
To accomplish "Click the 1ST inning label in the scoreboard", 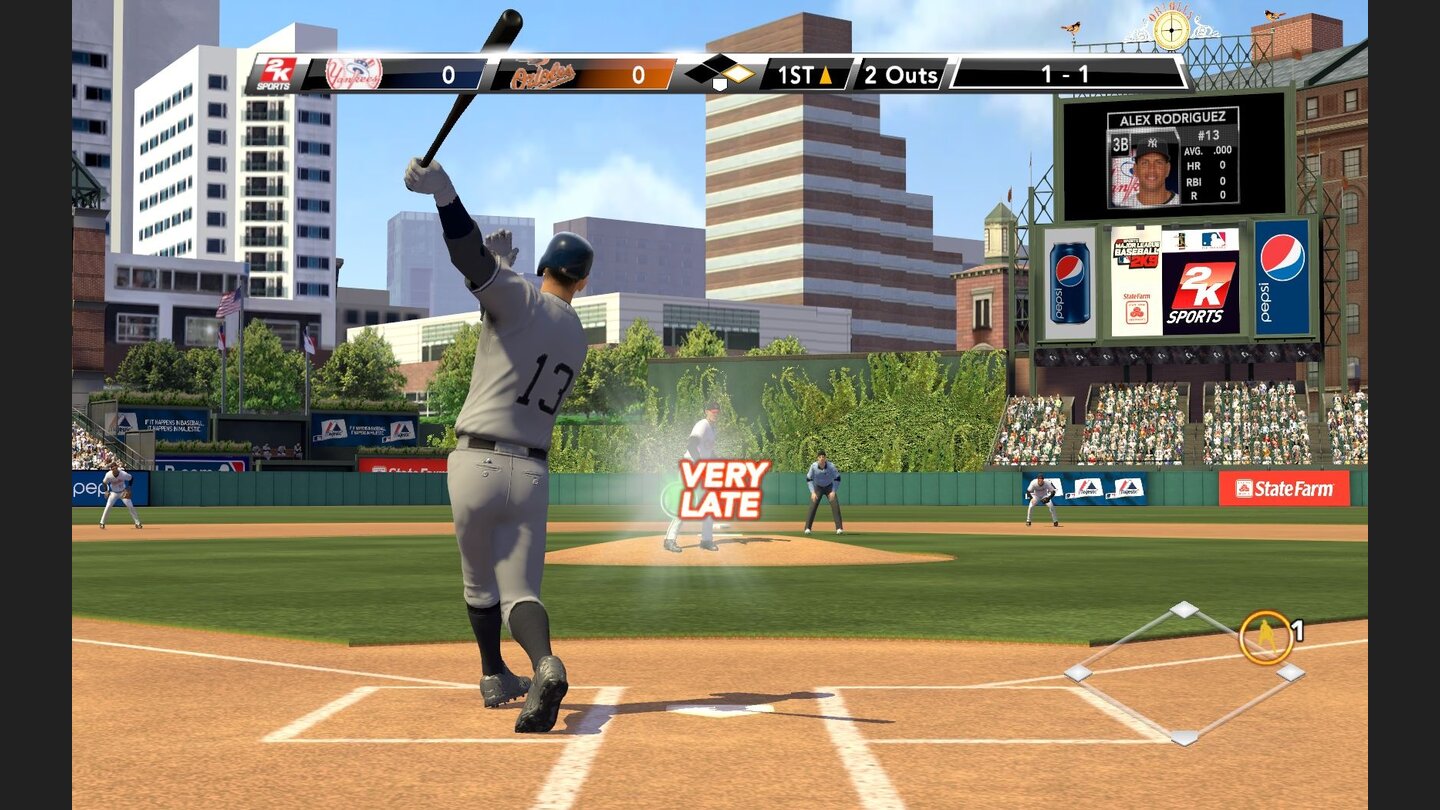I will pos(797,73).
